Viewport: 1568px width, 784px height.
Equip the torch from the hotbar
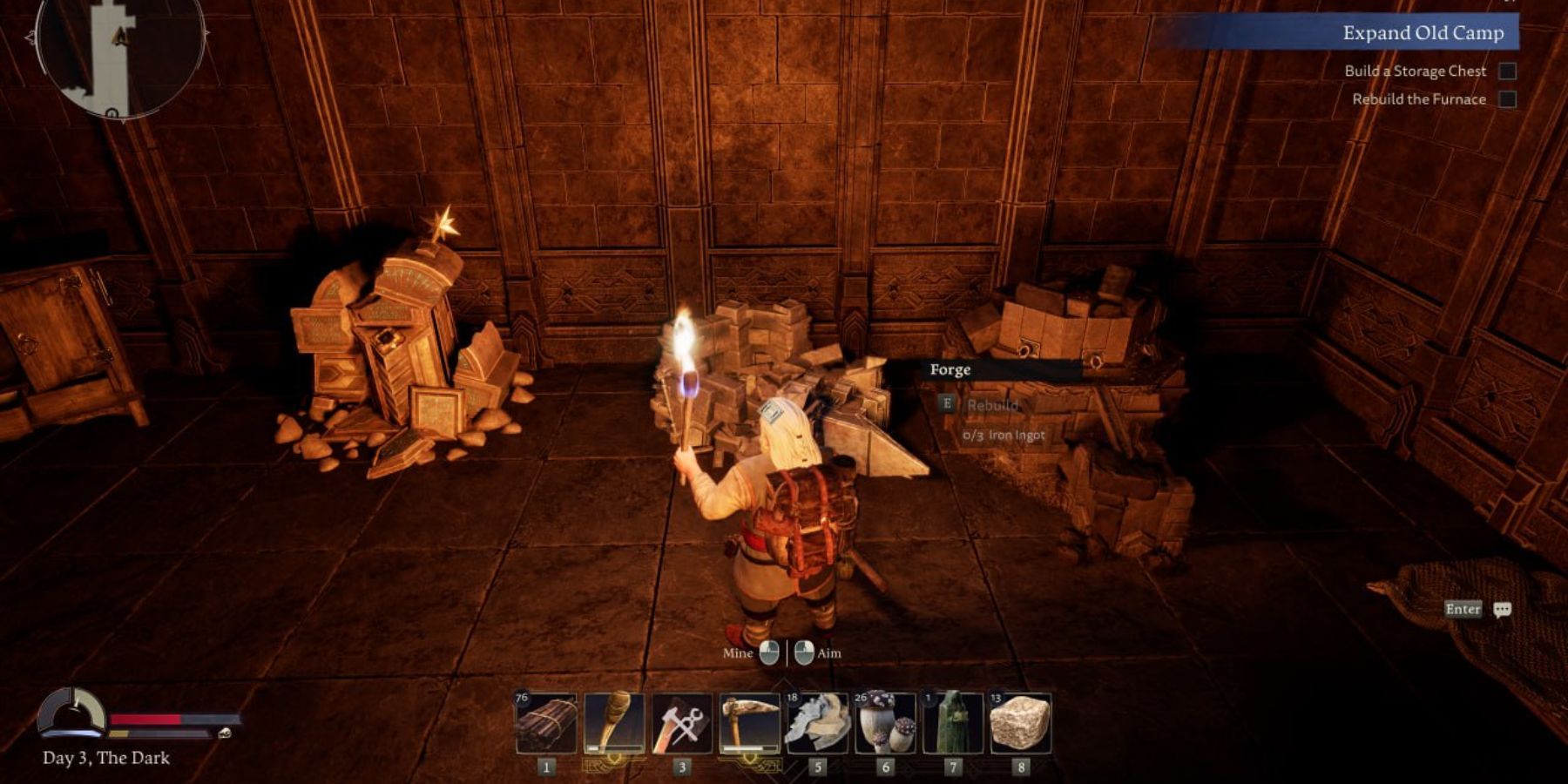[614, 722]
